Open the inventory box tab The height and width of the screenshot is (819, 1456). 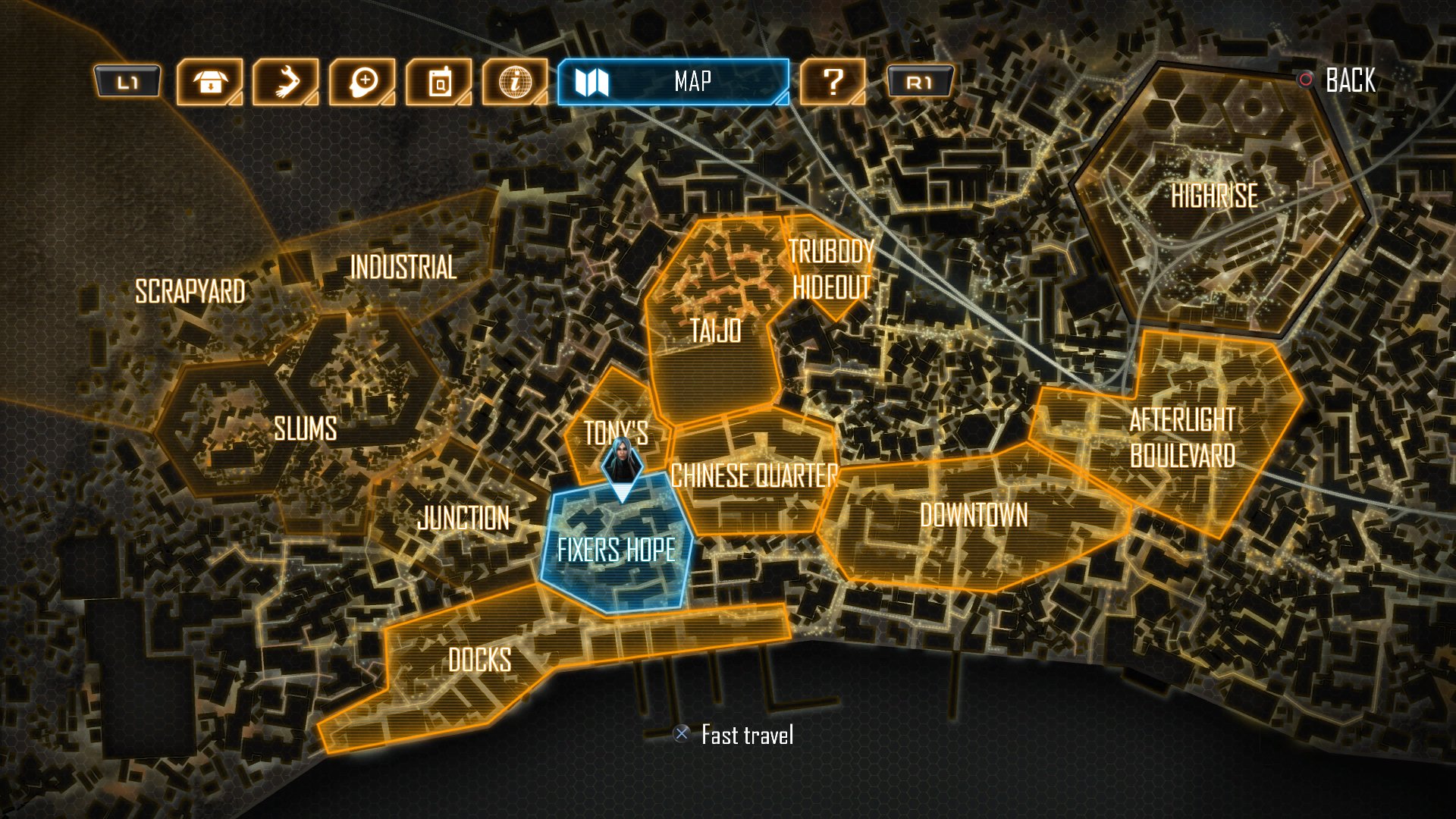click(x=210, y=82)
